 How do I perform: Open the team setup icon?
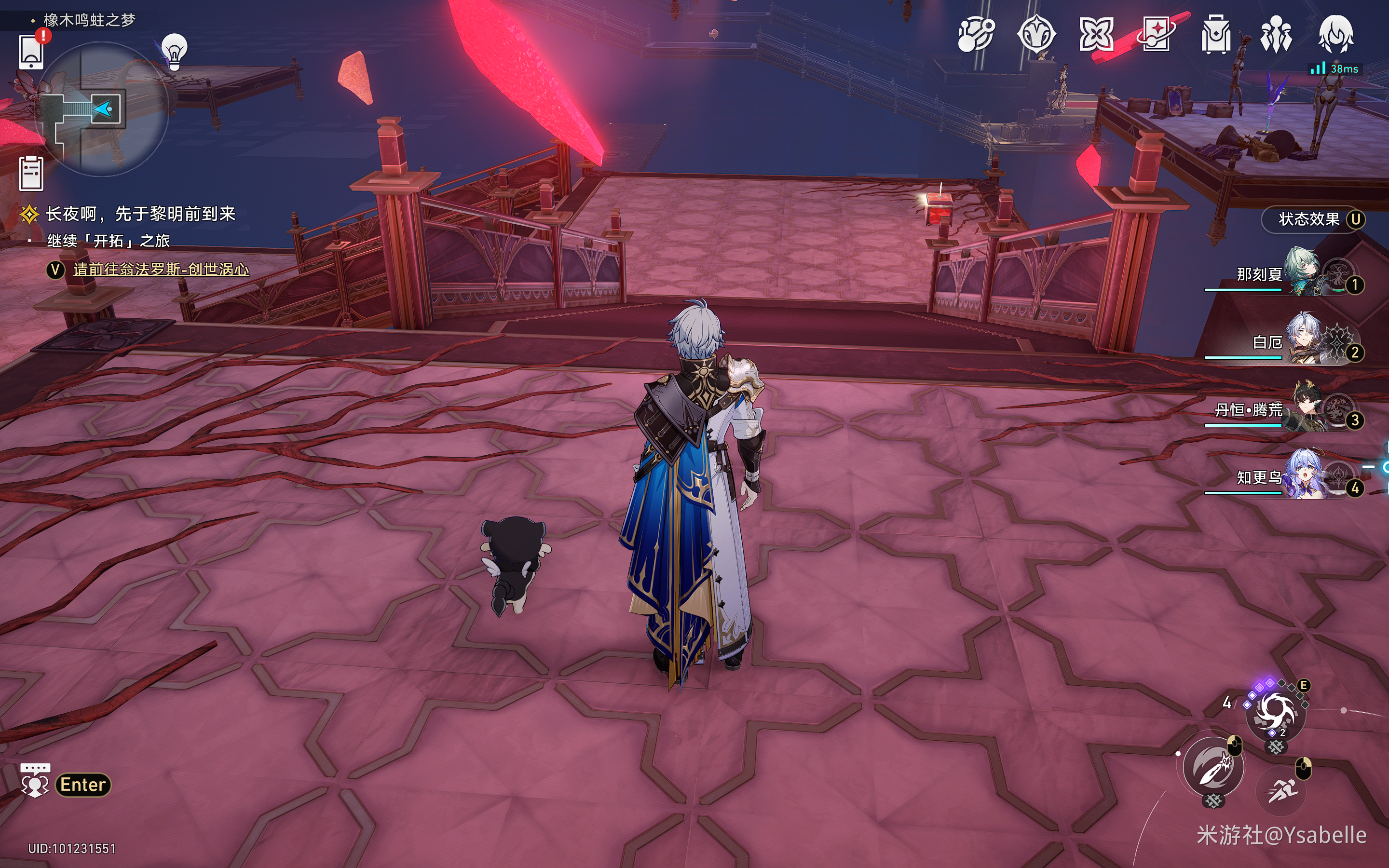(x=1275, y=34)
